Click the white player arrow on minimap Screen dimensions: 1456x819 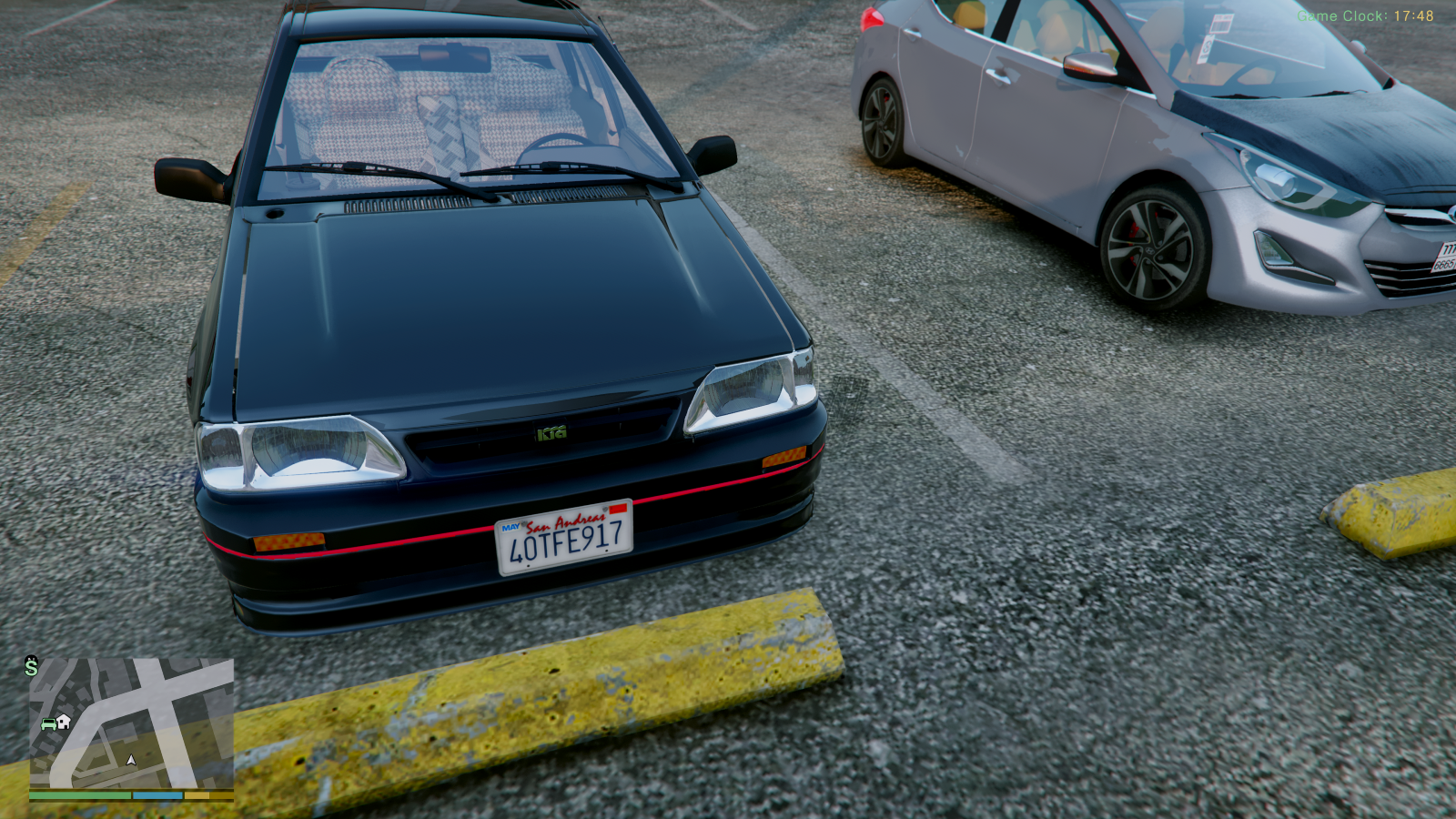(131, 760)
